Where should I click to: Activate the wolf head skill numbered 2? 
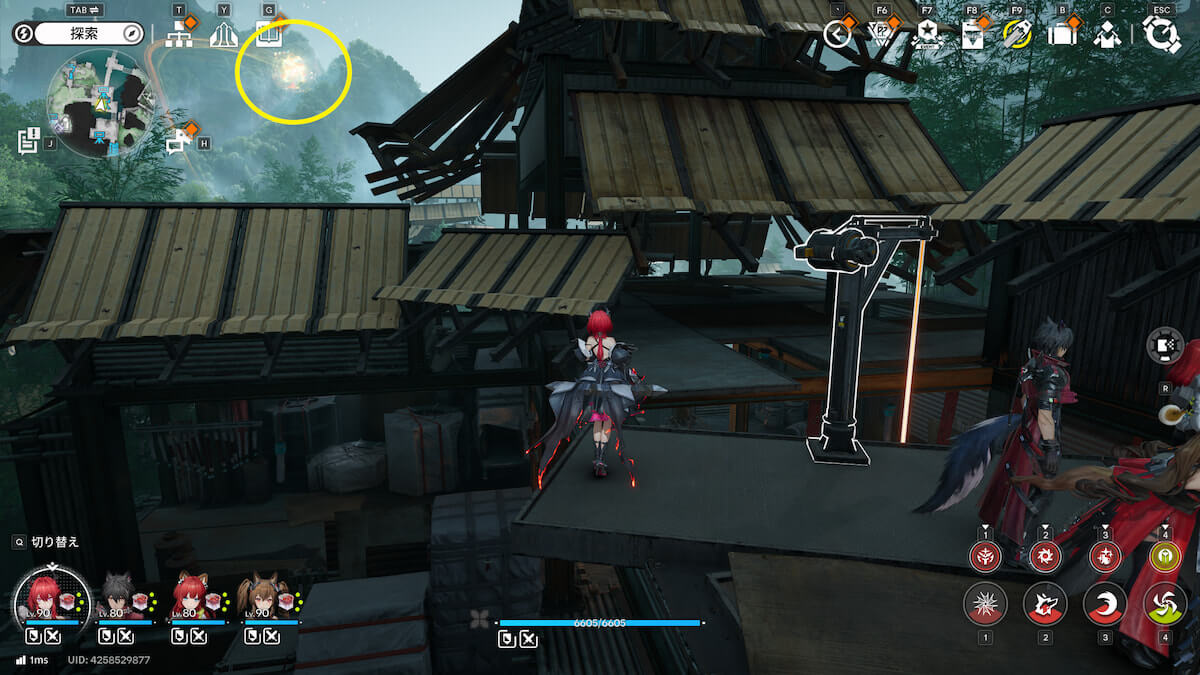[1045, 604]
